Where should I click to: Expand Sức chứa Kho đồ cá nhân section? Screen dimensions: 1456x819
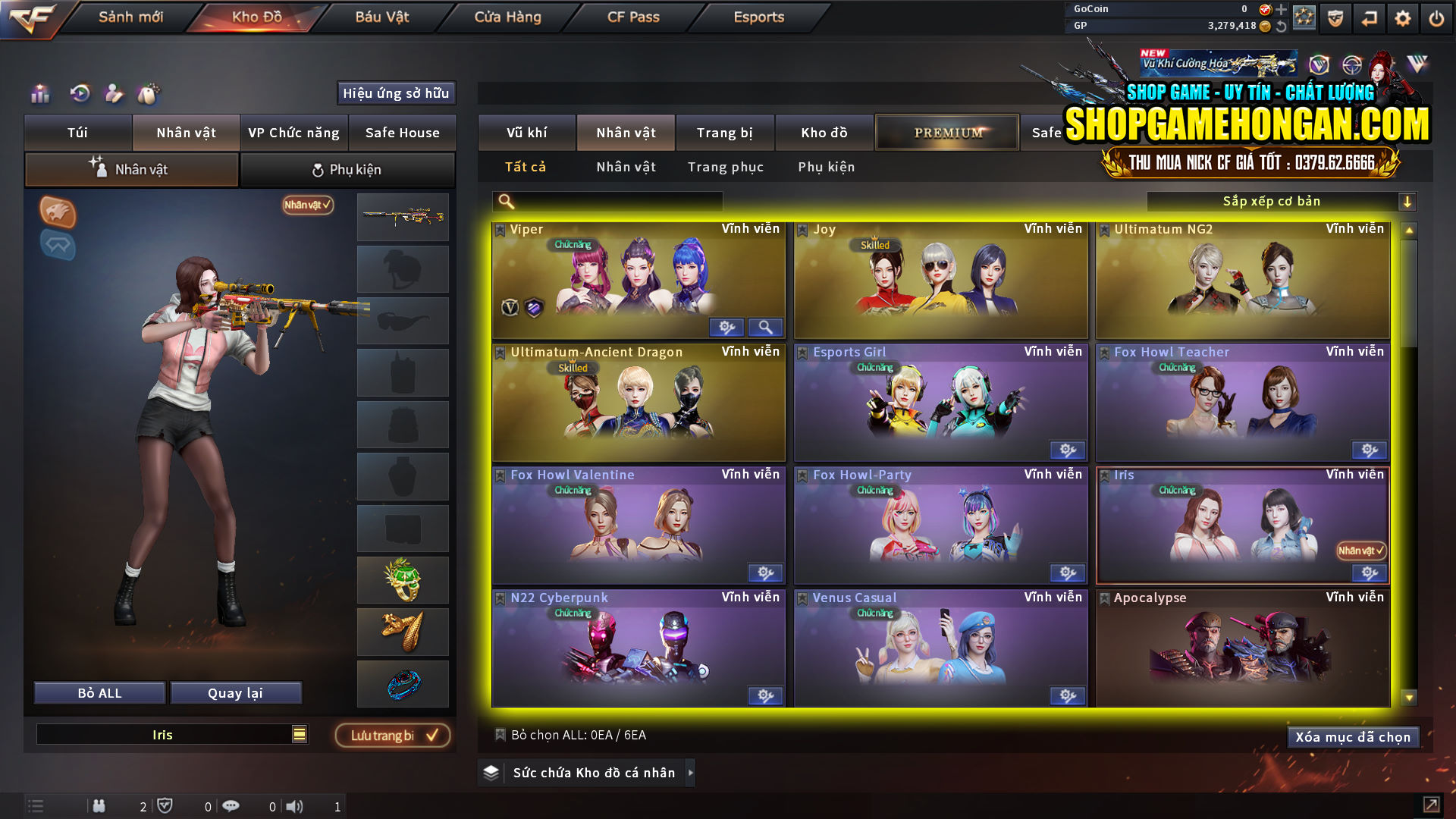(x=584, y=773)
